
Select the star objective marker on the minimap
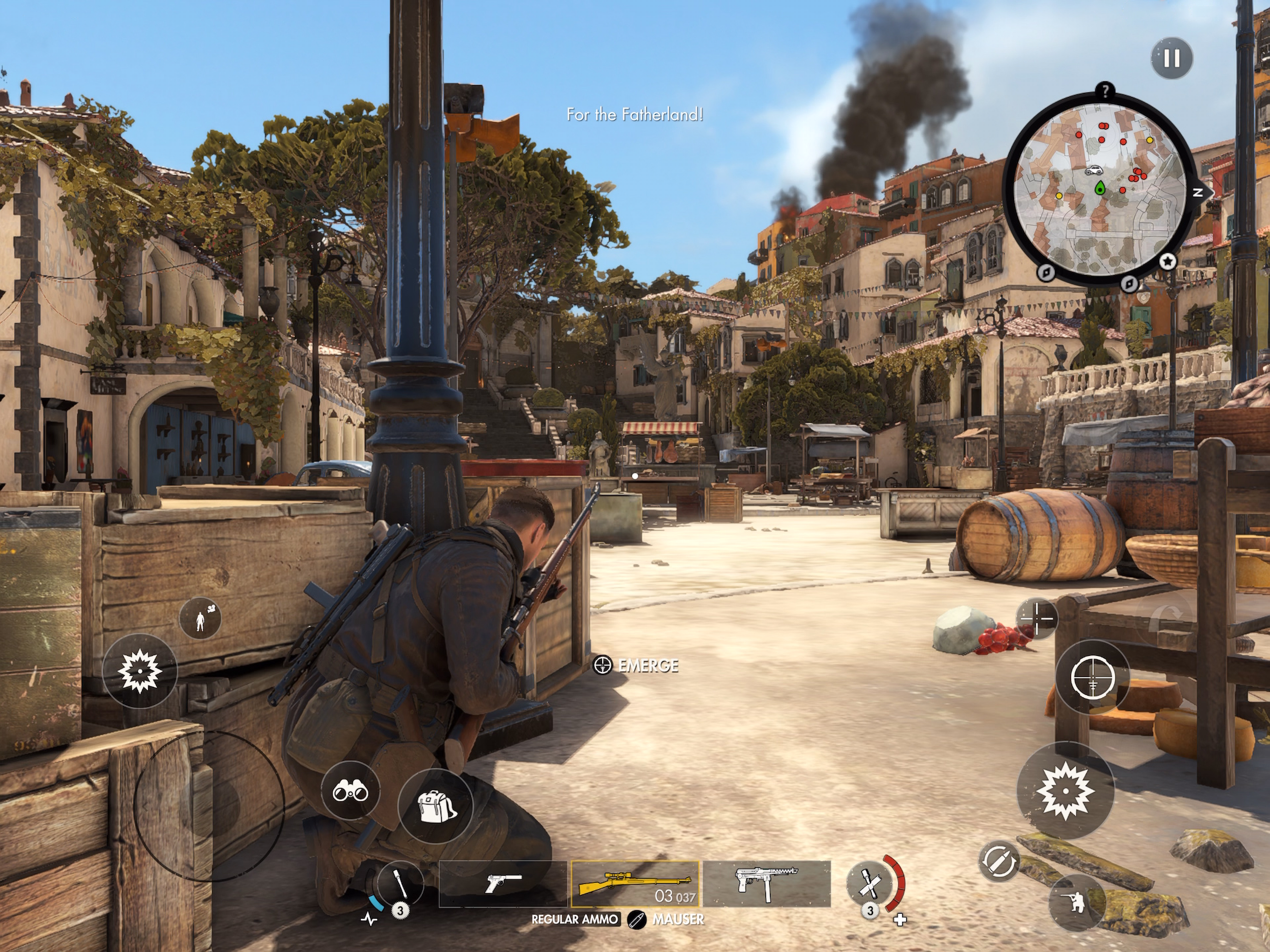(x=1168, y=262)
